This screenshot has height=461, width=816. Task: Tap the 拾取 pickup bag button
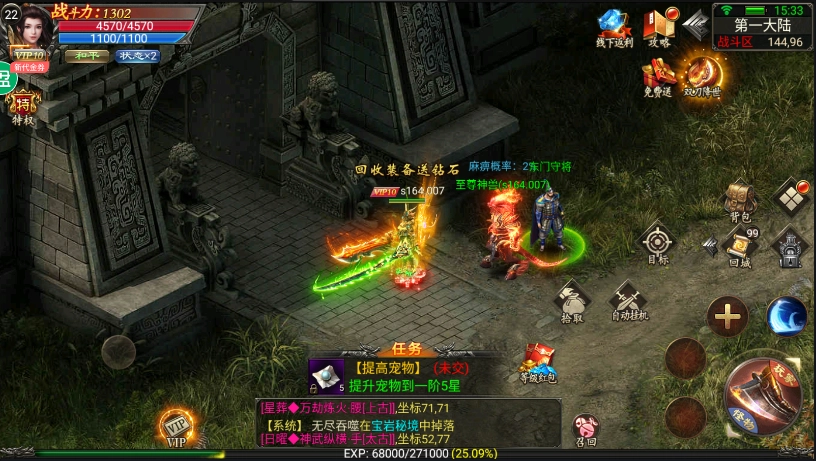[572, 300]
